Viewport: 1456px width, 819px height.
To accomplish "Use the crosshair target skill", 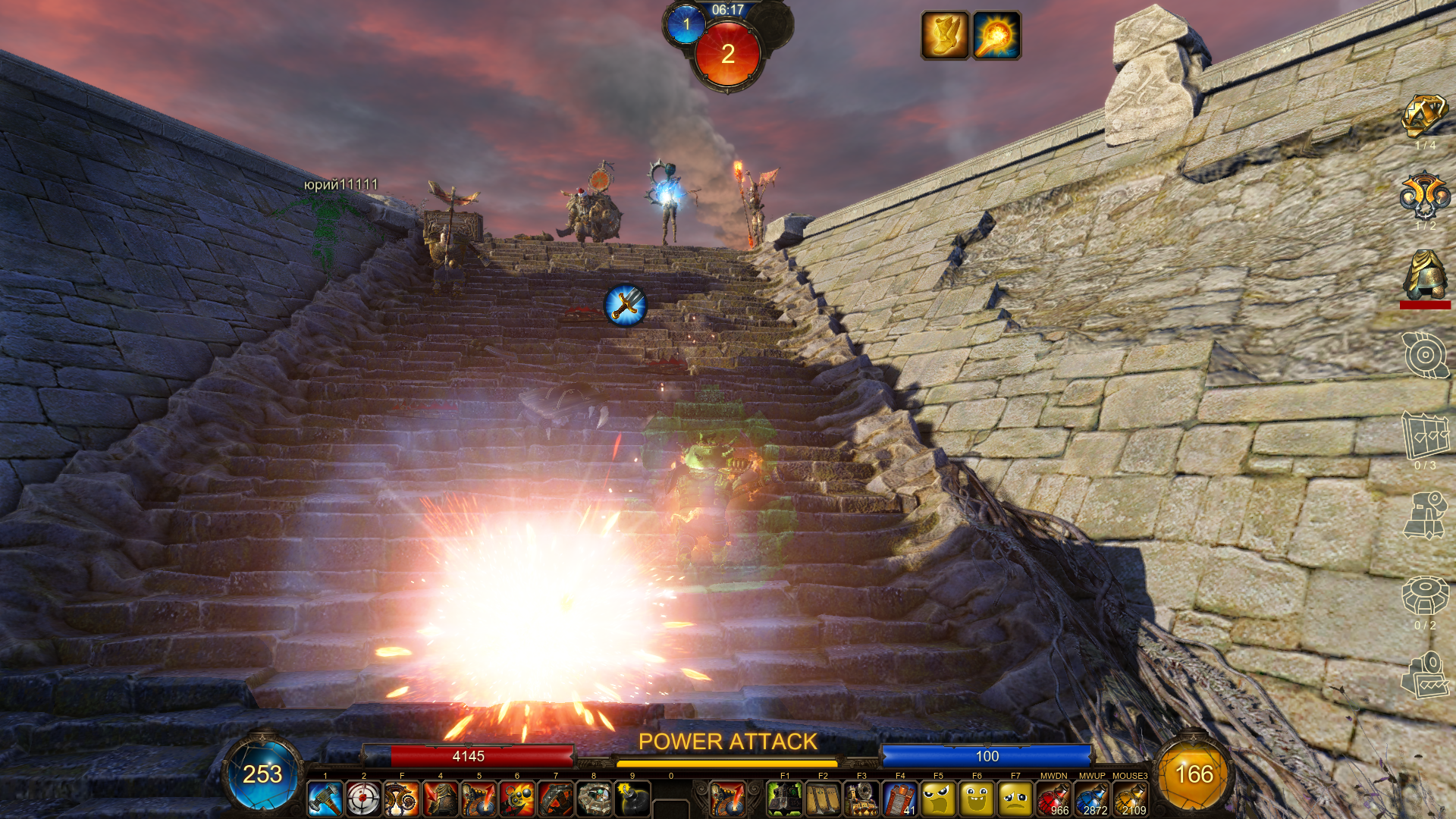I will tap(363, 799).
